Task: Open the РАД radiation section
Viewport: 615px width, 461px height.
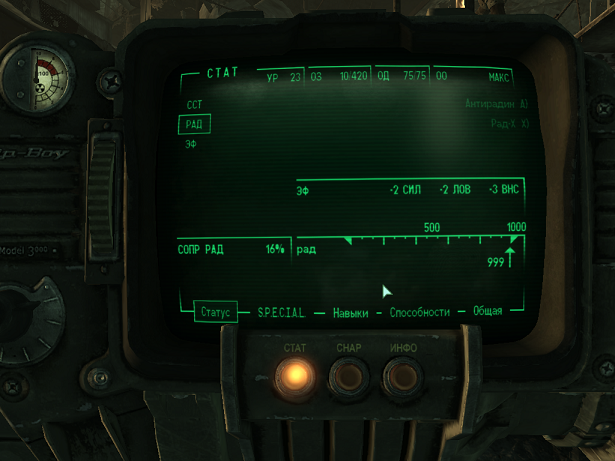Action: click(x=194, y=125)
